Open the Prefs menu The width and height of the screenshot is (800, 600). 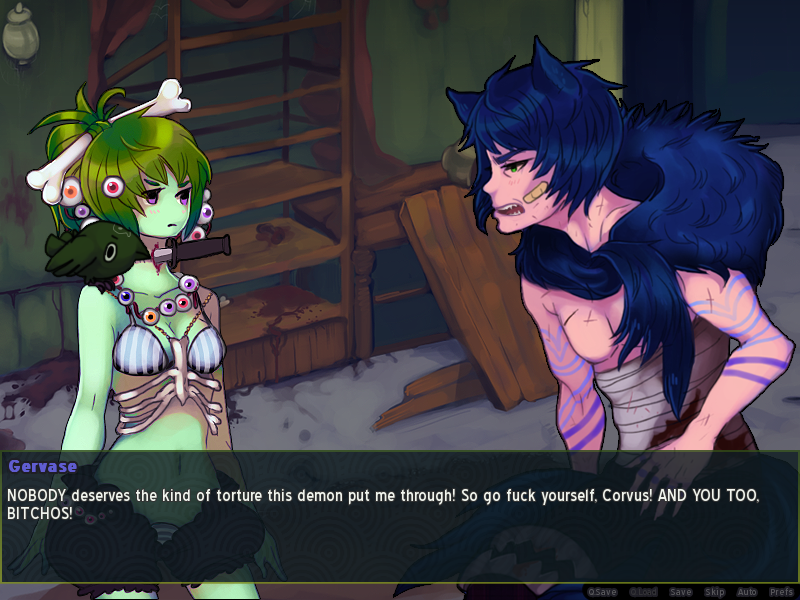pyautogui.click(x=781, y=592)
